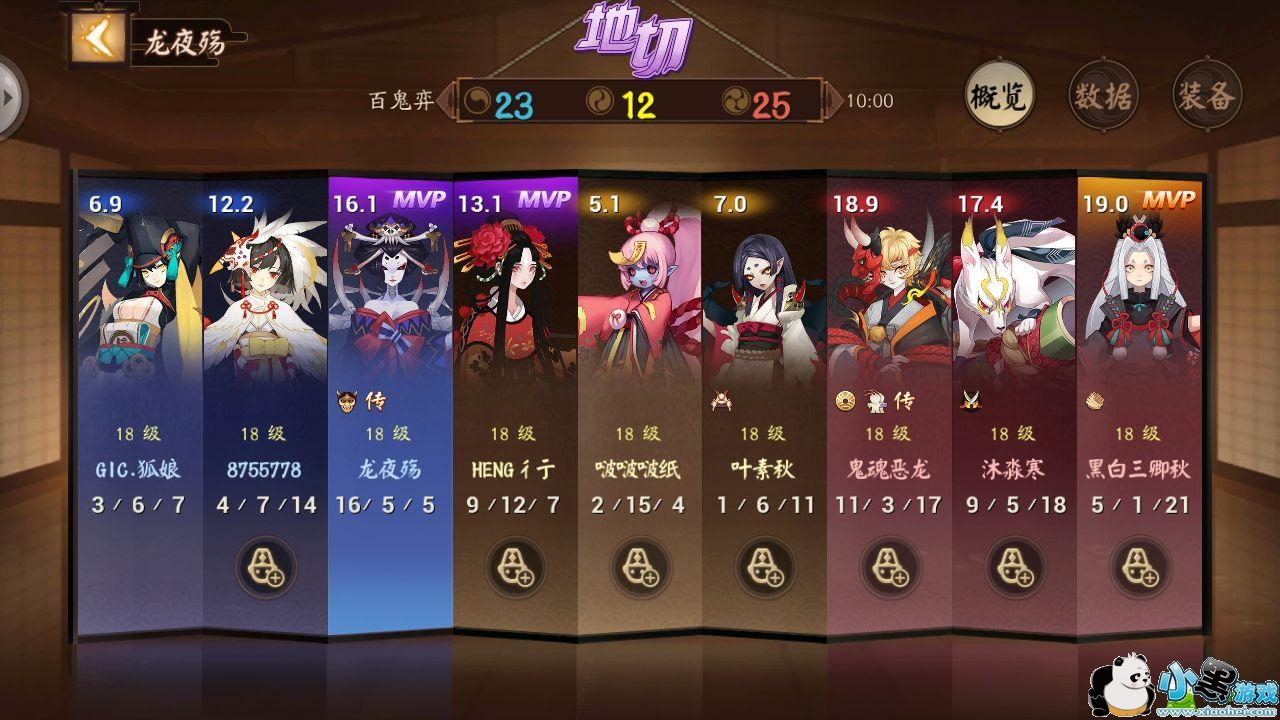Add 黑白三卿秋 as friend

[1140, 566]
